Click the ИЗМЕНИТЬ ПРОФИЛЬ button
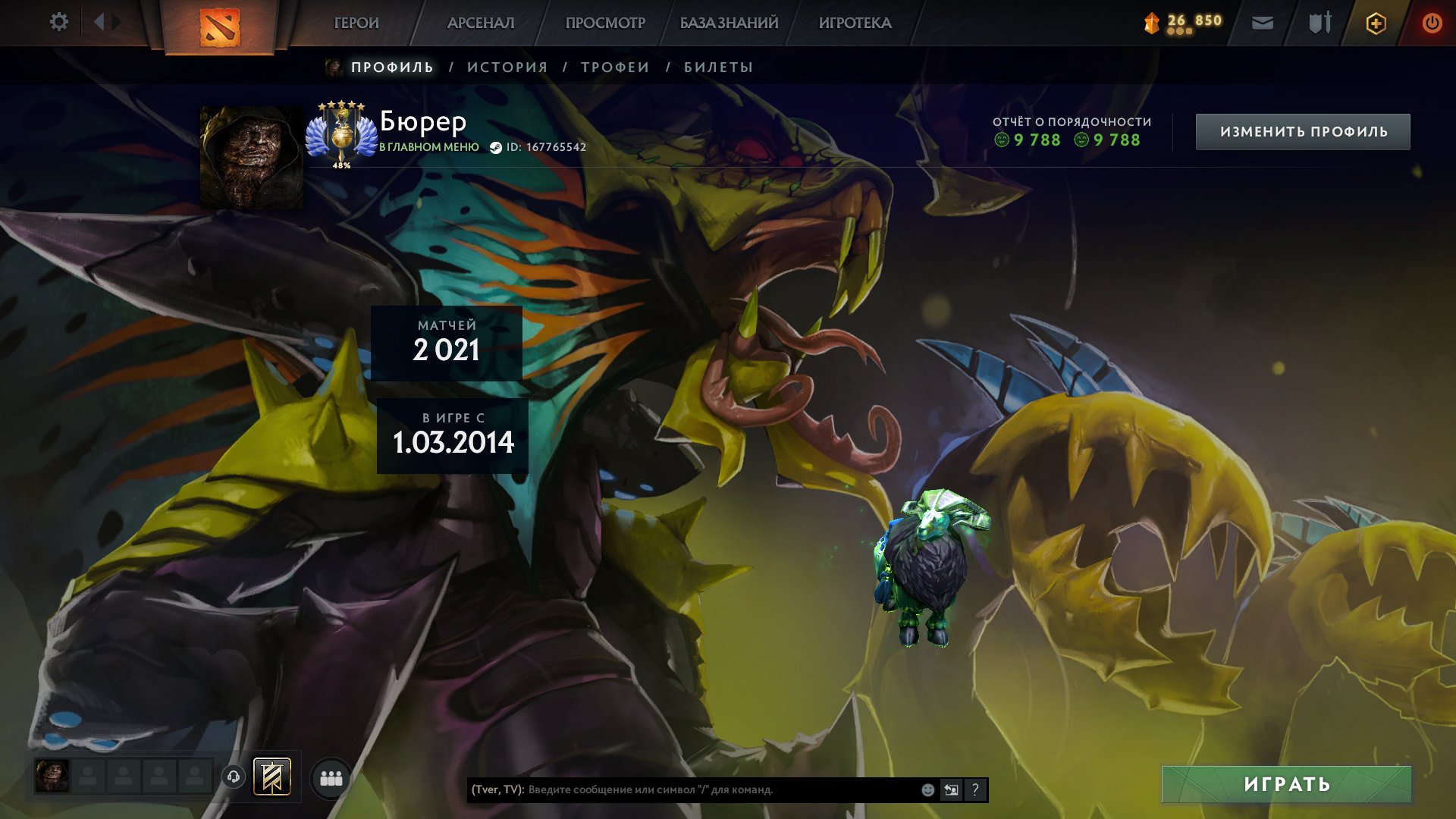Image resolution: width=1456 pixels, height=819 pixels. 1303,132
